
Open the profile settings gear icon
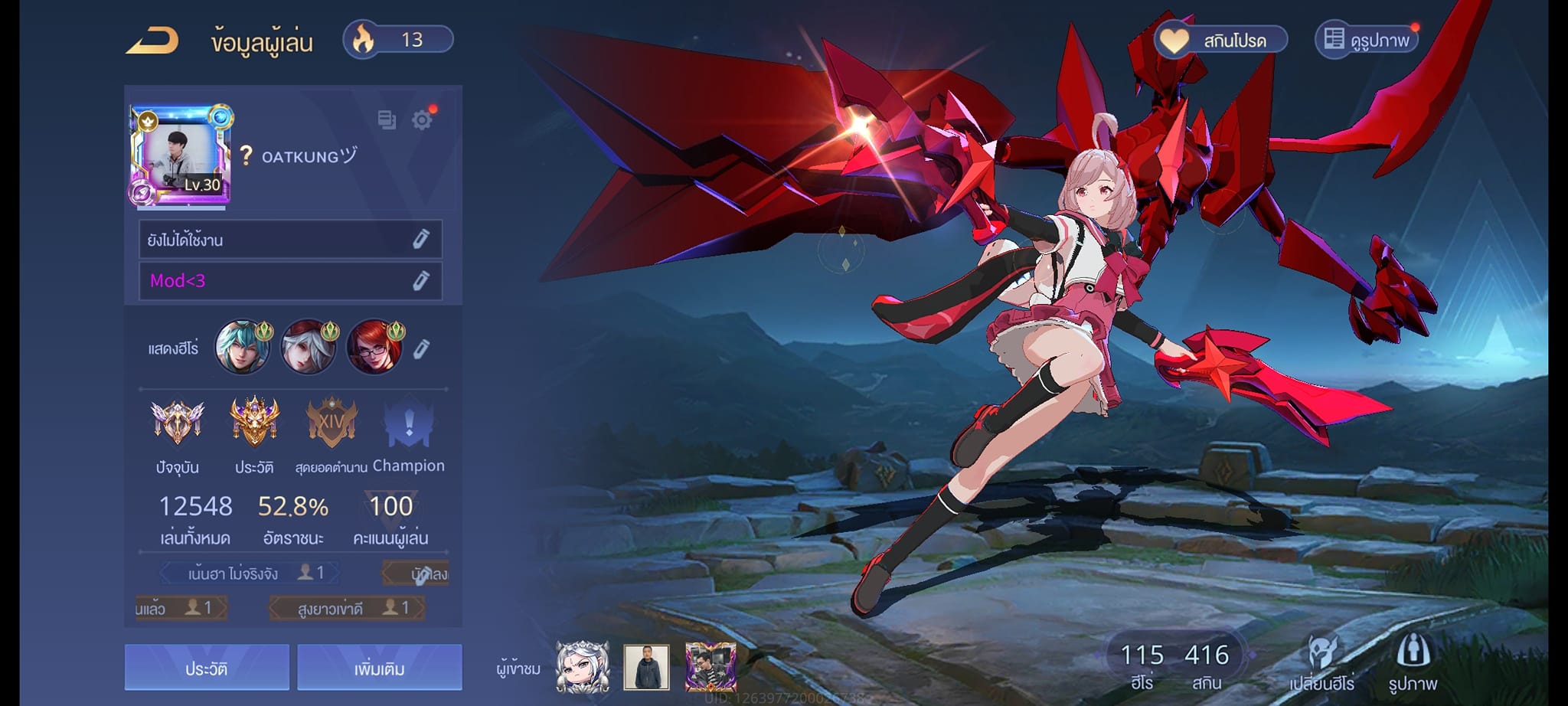[x=422, y=119]
